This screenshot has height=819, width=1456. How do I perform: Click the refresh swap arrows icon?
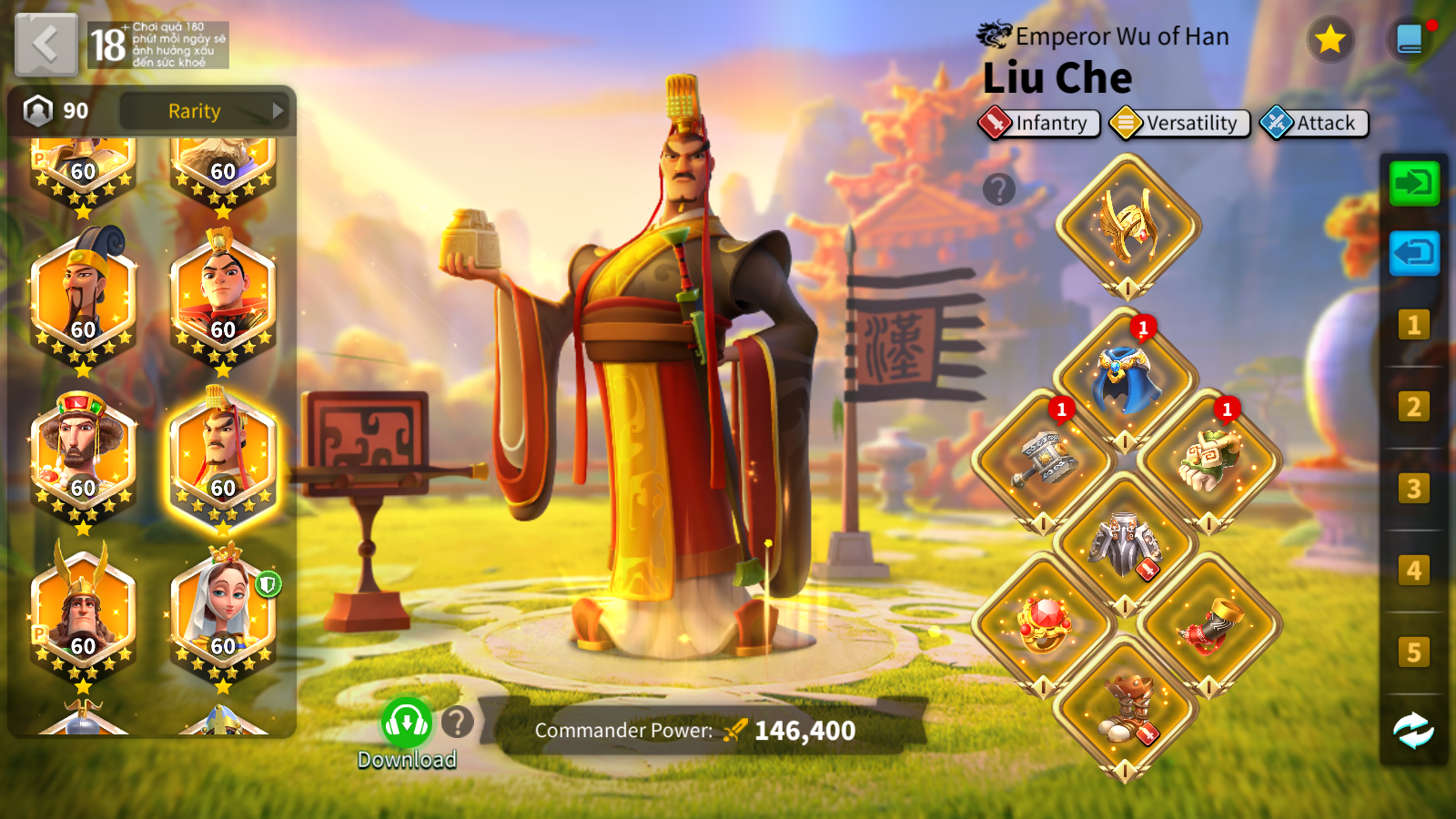1413,730
